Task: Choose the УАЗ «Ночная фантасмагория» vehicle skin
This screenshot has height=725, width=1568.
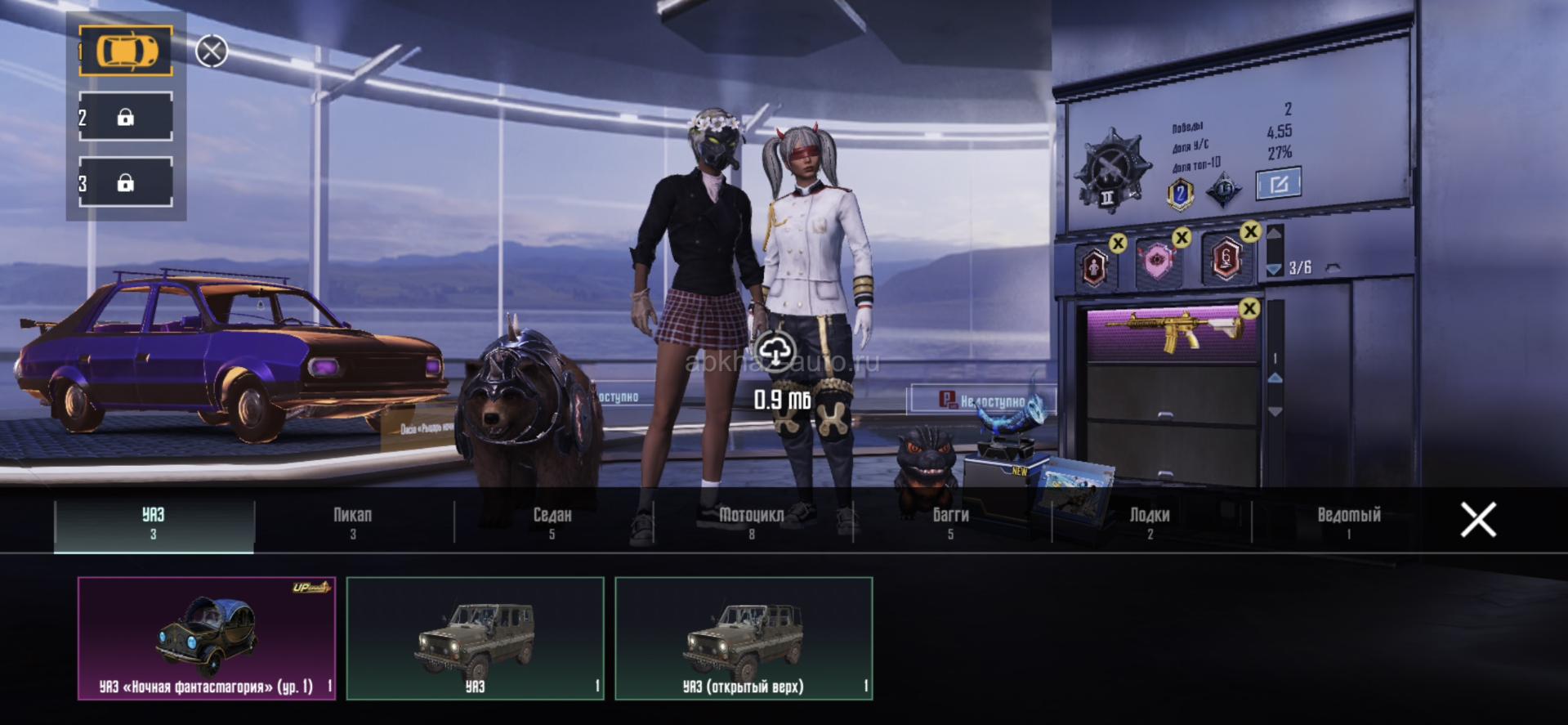Action: (207, 638)
